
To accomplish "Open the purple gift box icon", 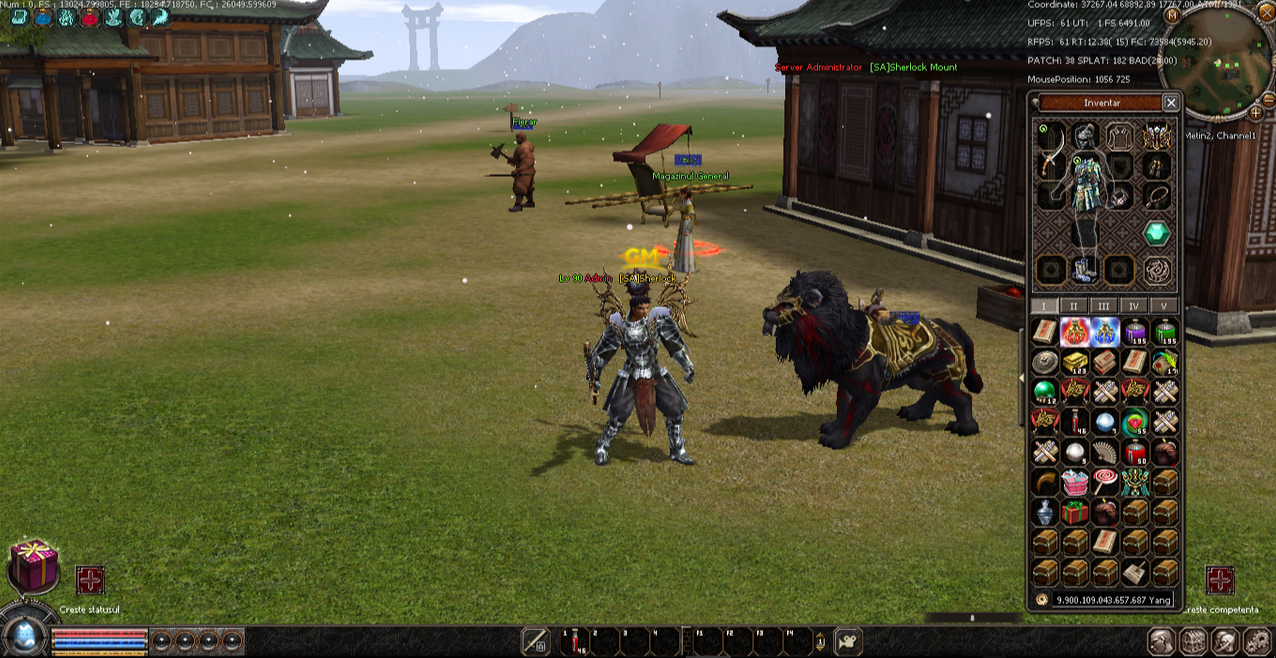I will tap(34, 565).
